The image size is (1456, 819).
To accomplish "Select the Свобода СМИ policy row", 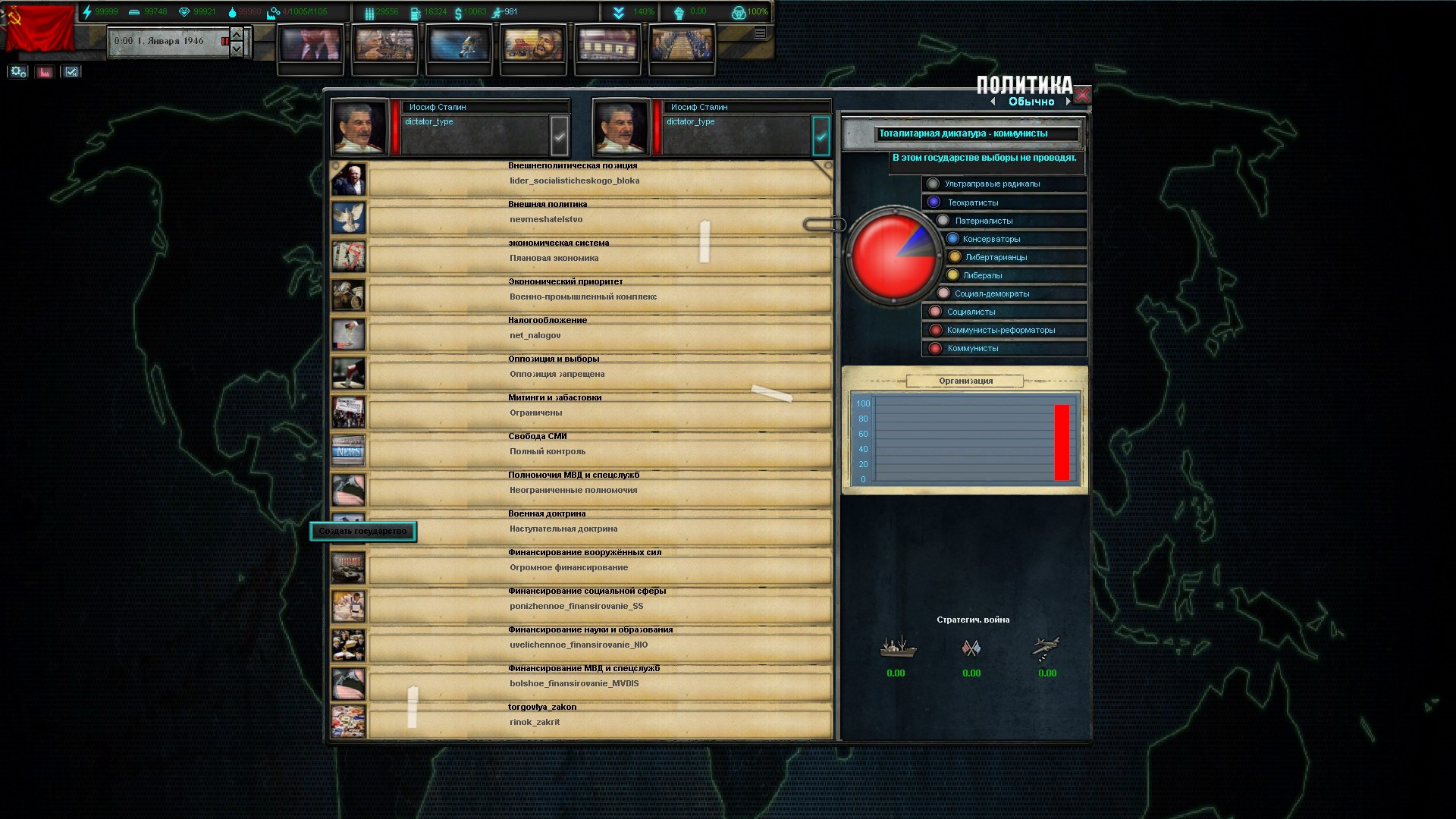I will (x=599, y=451).
